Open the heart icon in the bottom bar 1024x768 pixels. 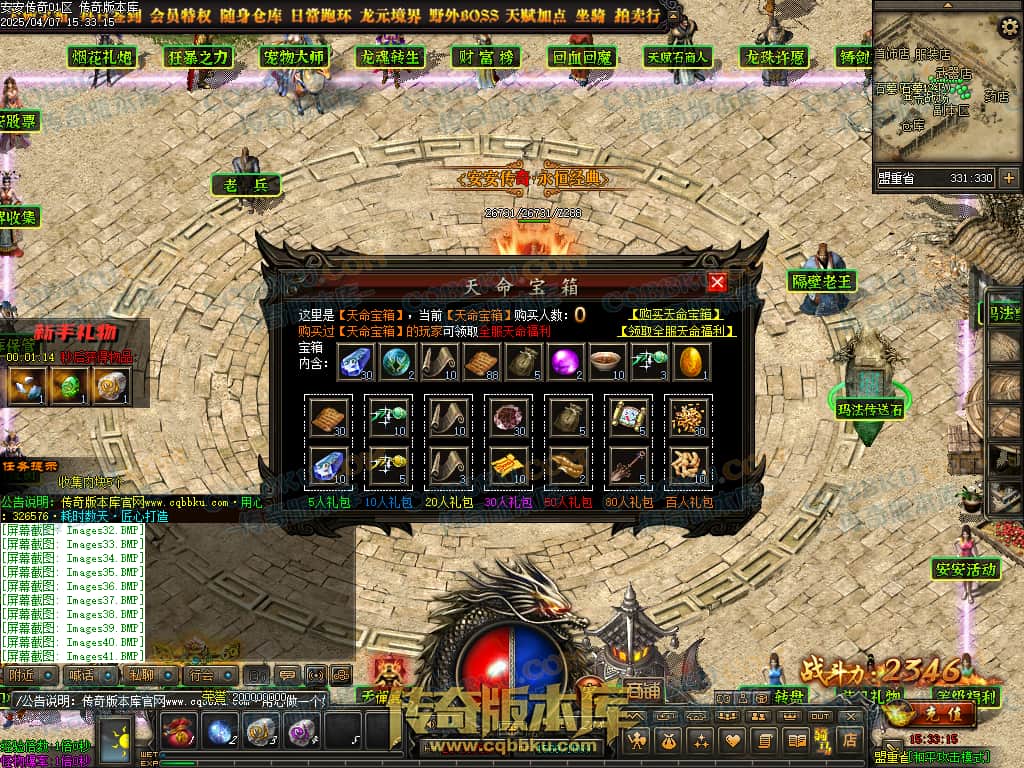pos(734,740)
